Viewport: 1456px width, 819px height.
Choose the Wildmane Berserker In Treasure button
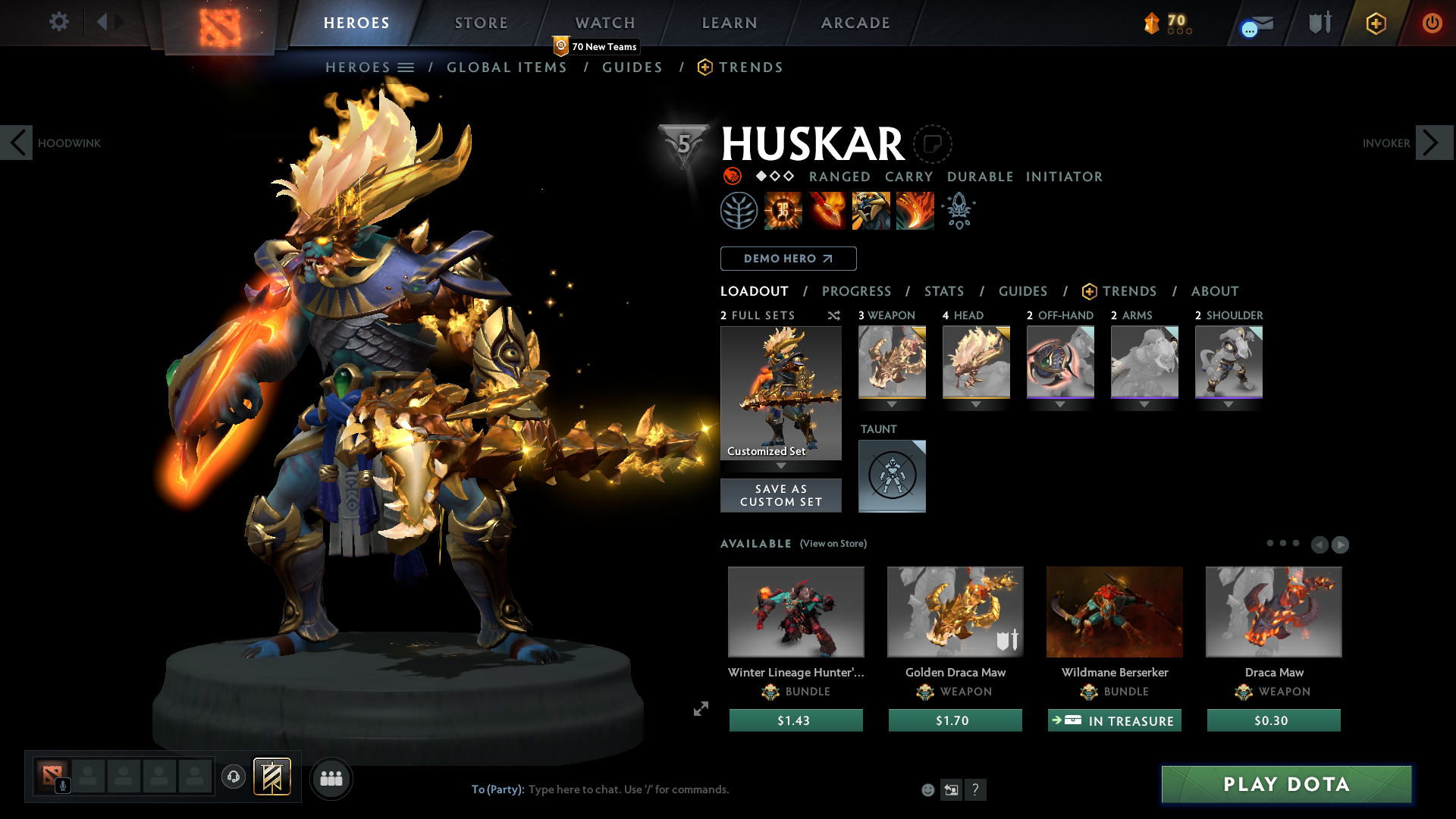click(1114, 720)
